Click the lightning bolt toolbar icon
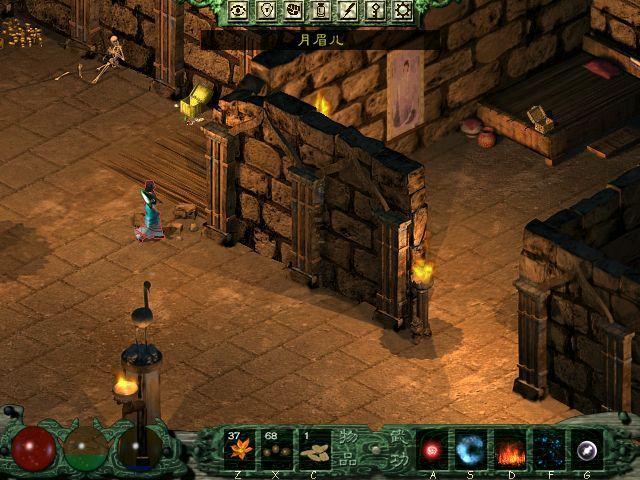 tap(348, 11)
